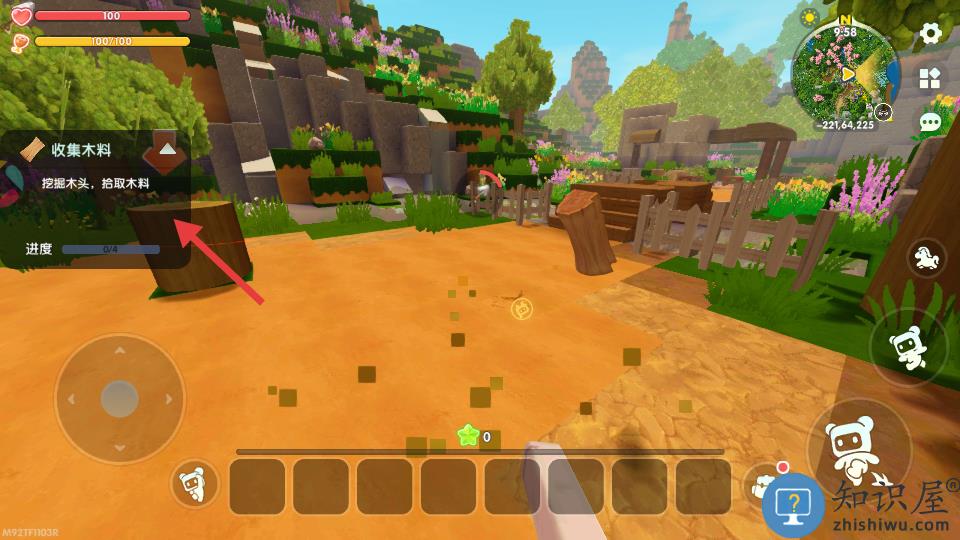Collapse the 收集木料 quest panel arrow
Screen dimensions: 960x540
click(x=168, y=149)
